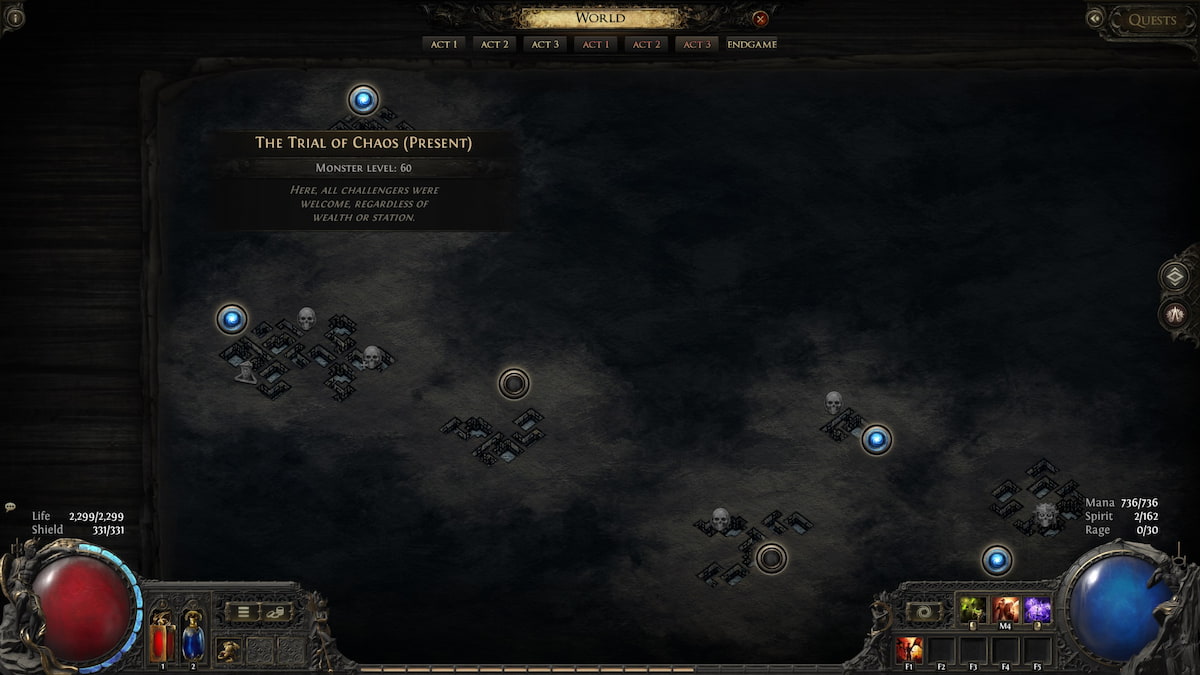
Task: Close the World map window
Action: [x=760, y=18]
